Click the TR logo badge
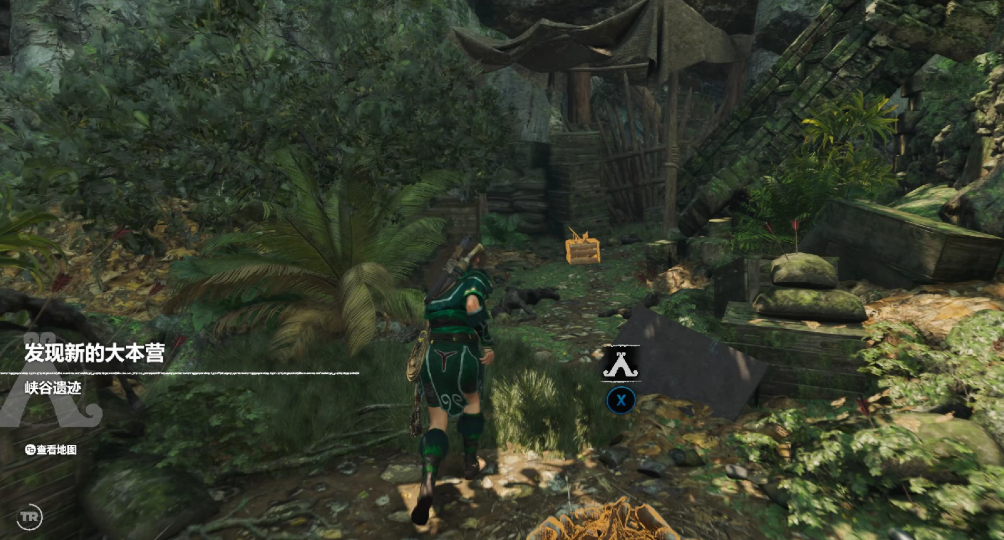Viewport: 1004px width, 540px height. pyautogui.click(x=30, y=517)
